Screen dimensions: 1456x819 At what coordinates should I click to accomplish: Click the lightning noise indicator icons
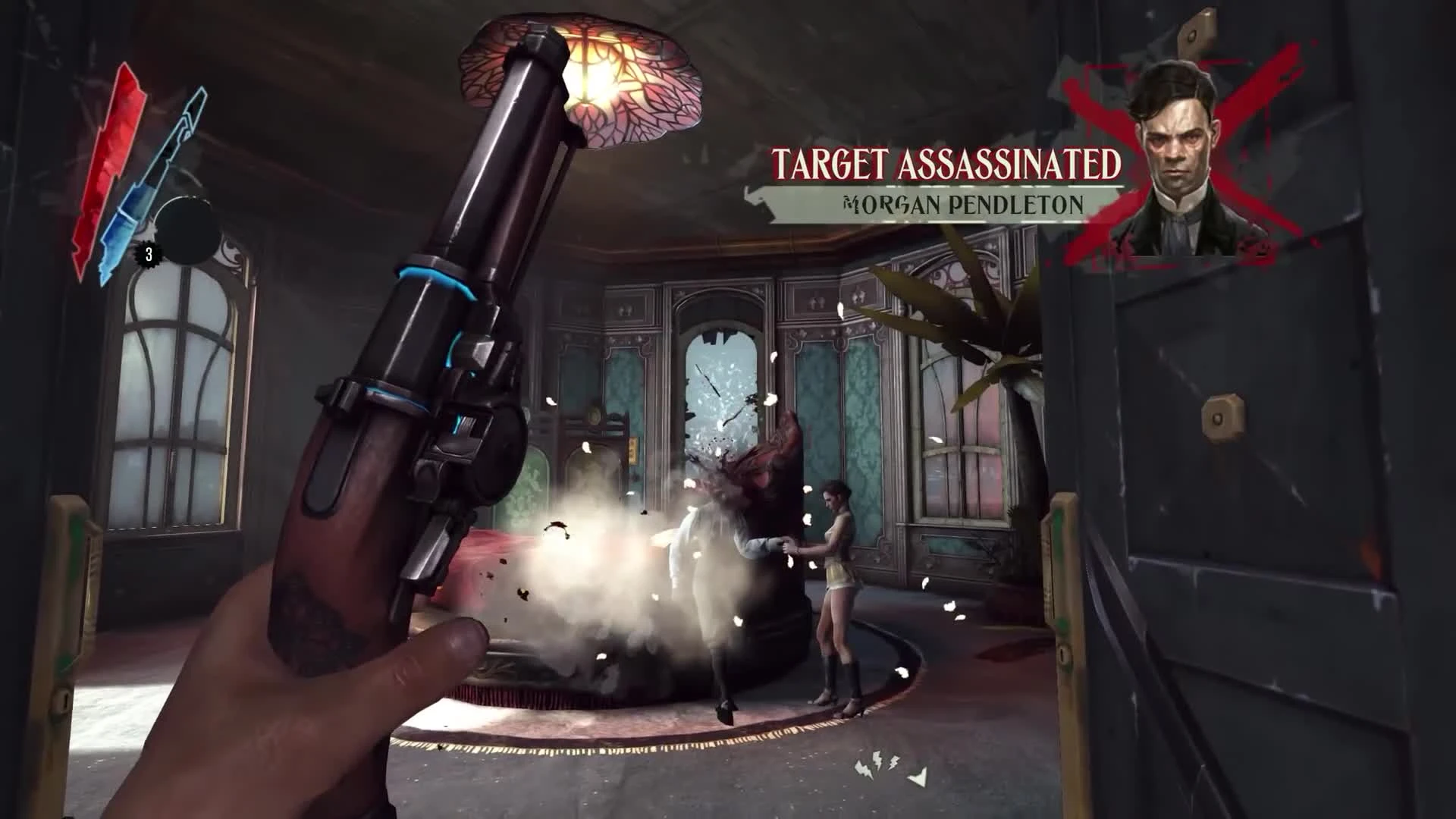tap(877, 766)
